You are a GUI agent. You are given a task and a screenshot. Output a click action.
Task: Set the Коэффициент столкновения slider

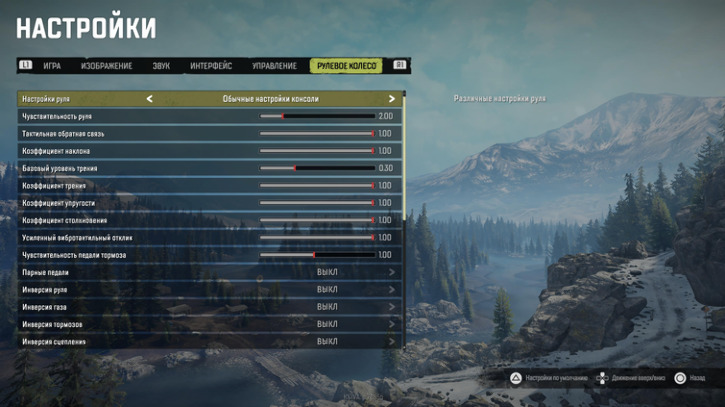[317, 220]
